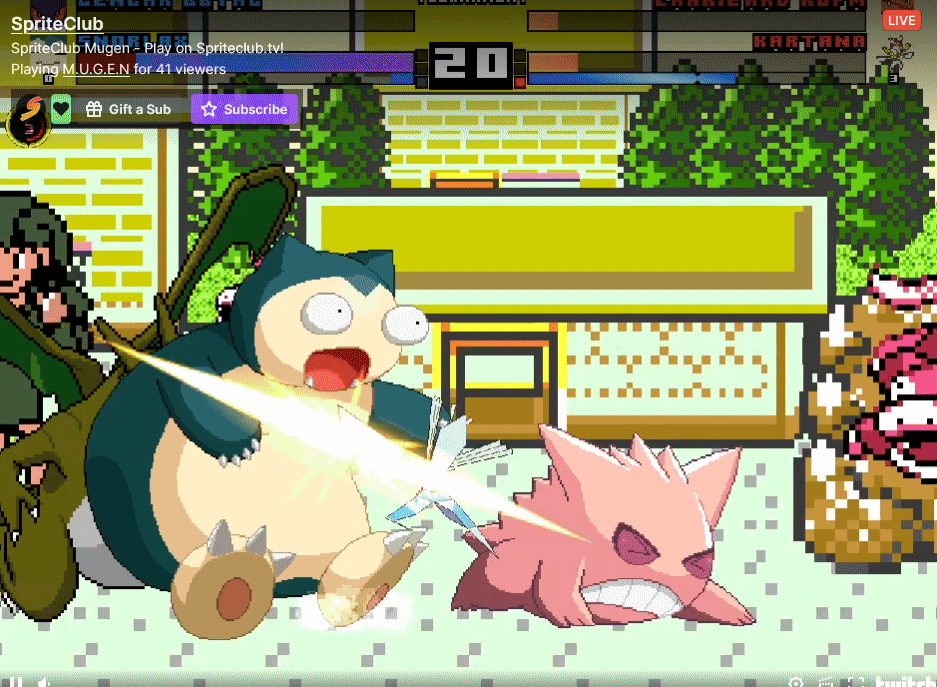Open the Gift a Sub option
The height and width of the screenshot is (687, 937).
pyautogui.click(x=129, y=110)
